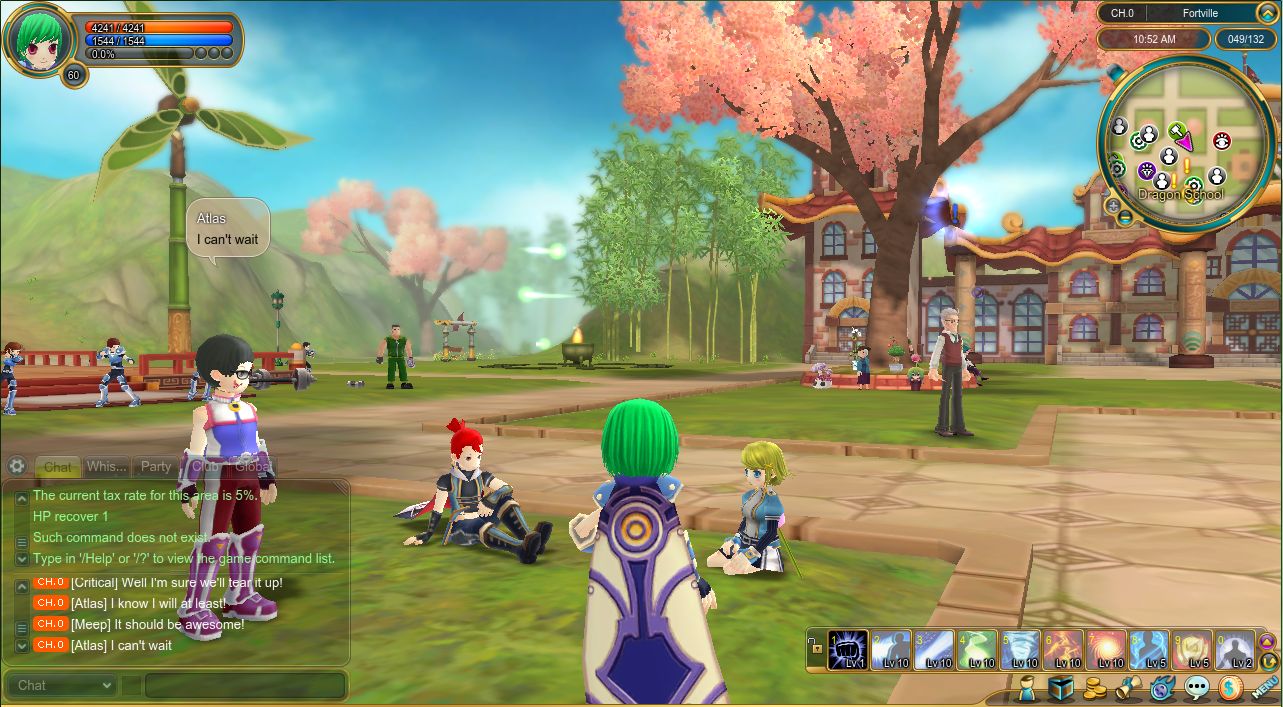
Task: Zoom in the minimap with the plus button
Action: pos(1112,205)
